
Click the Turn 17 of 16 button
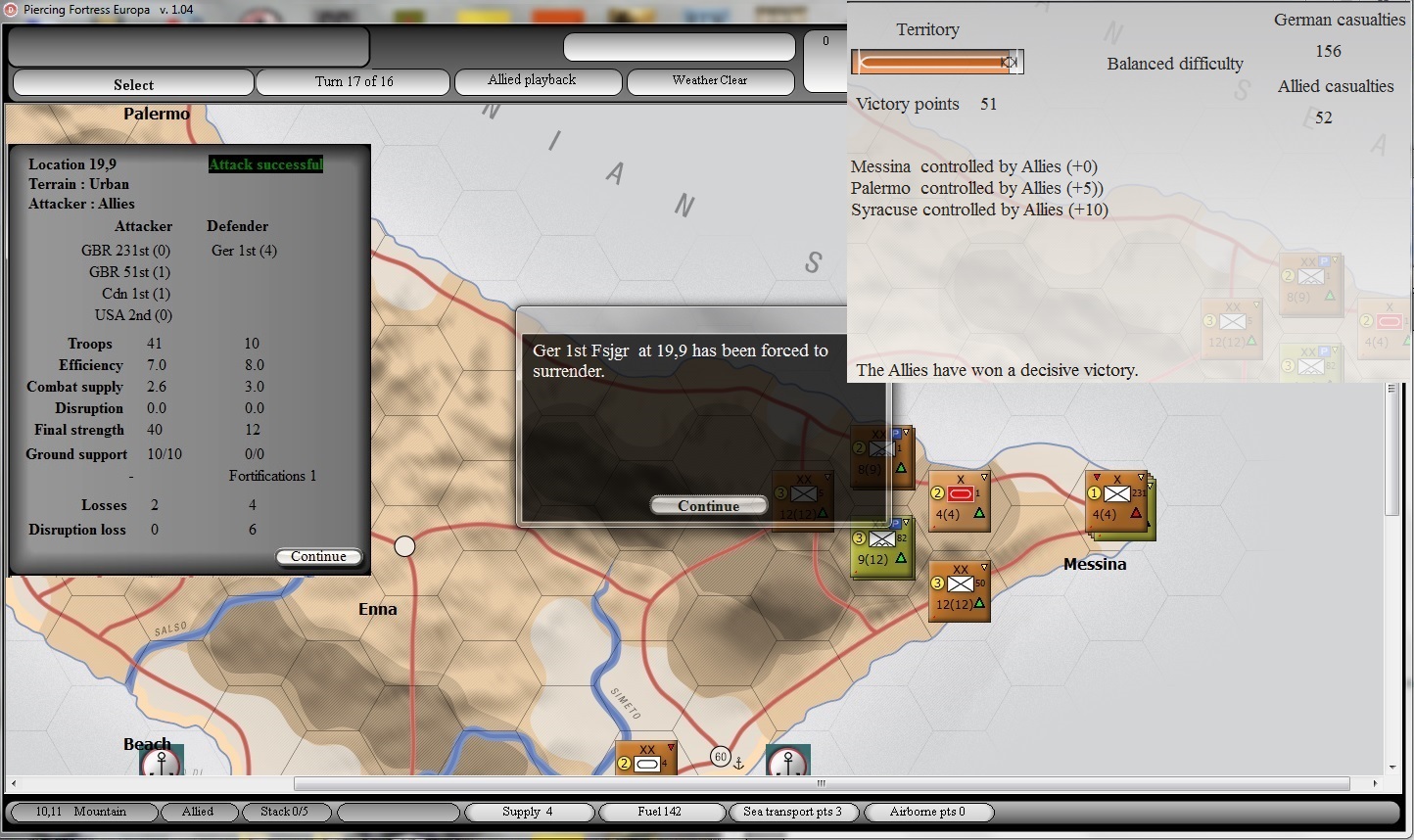(353, 81)
